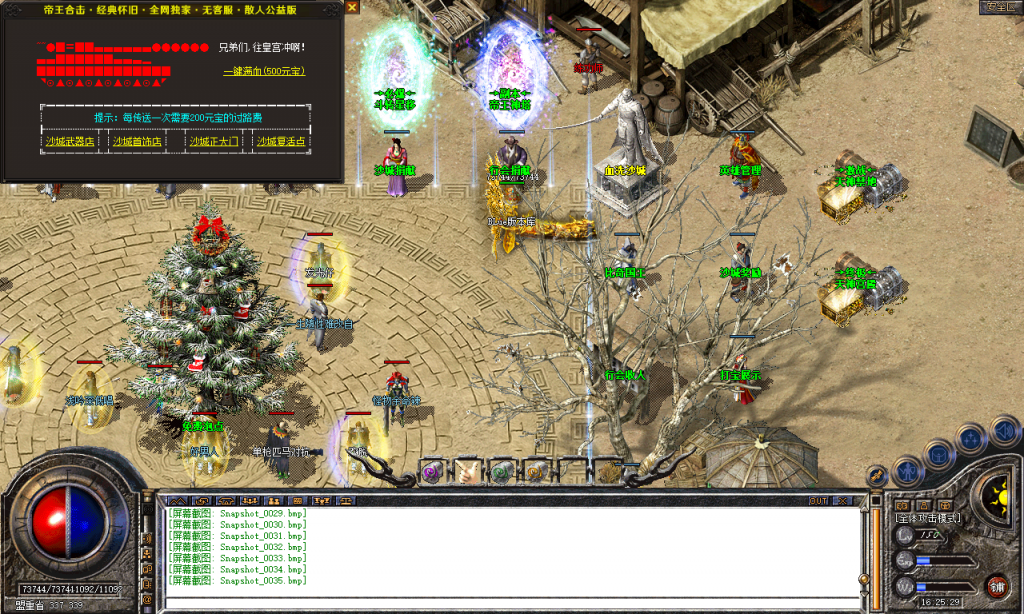Teleport to 沙城首饰店
This screenshot has height=614, width=1024.
click(137, 142)
